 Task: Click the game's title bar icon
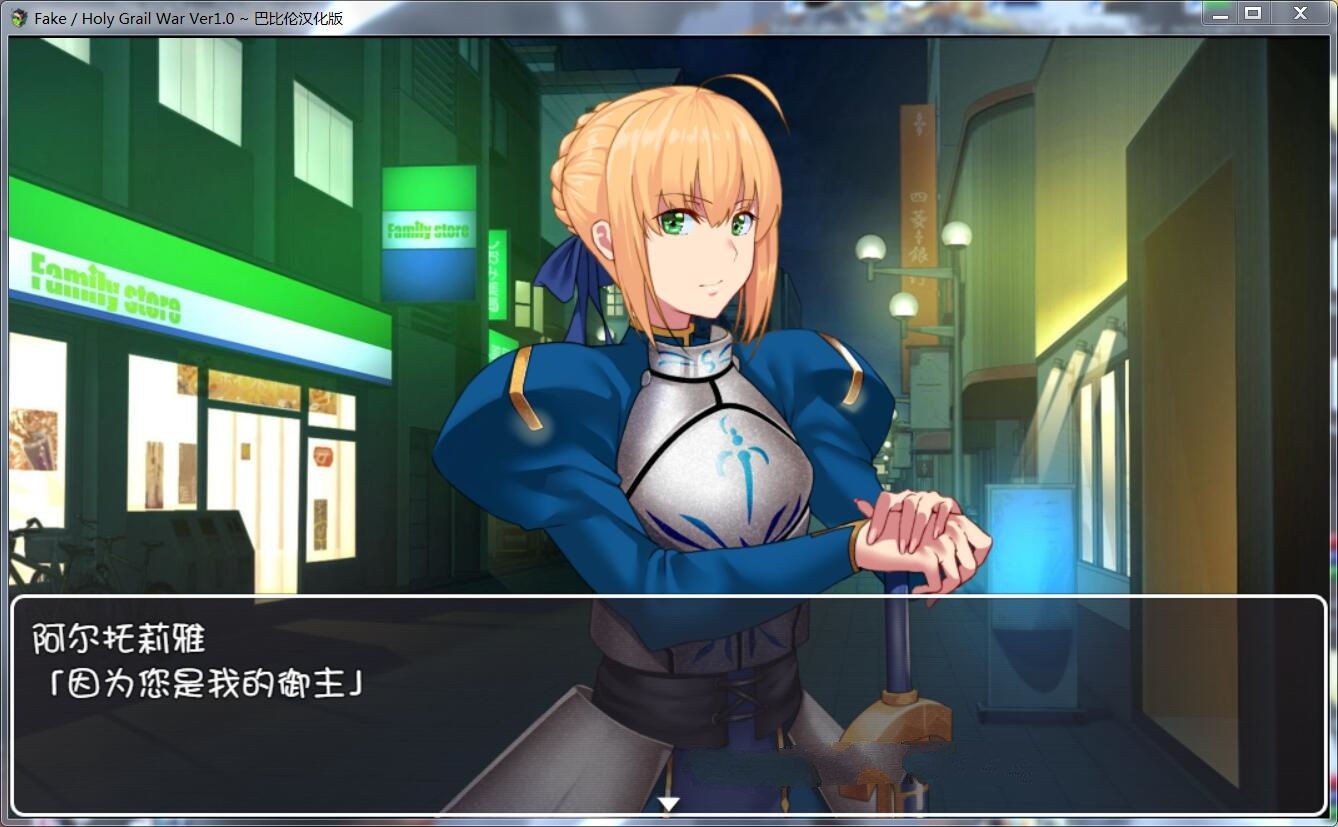18,17
